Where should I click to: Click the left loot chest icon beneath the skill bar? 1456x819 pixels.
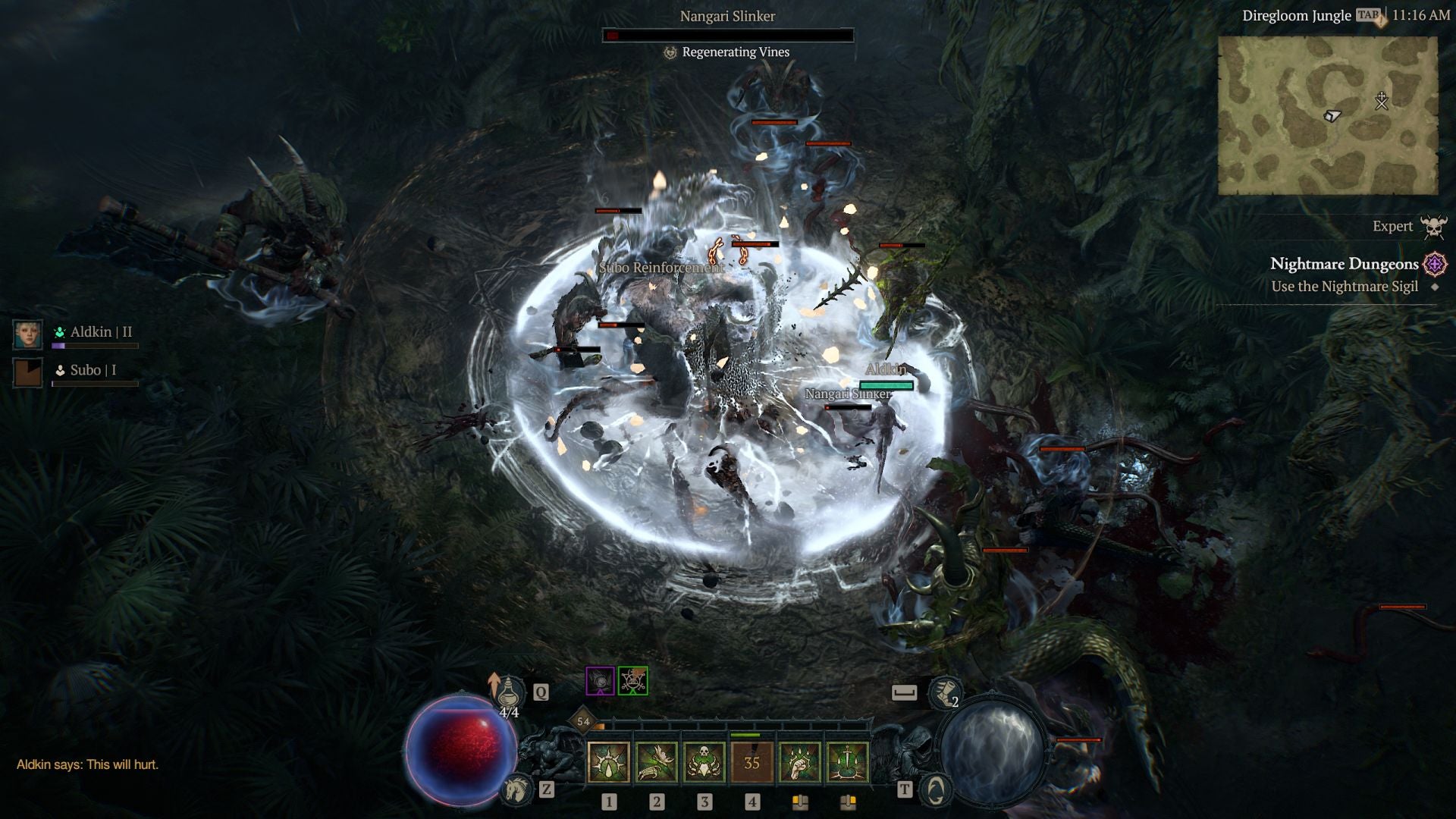799,802
